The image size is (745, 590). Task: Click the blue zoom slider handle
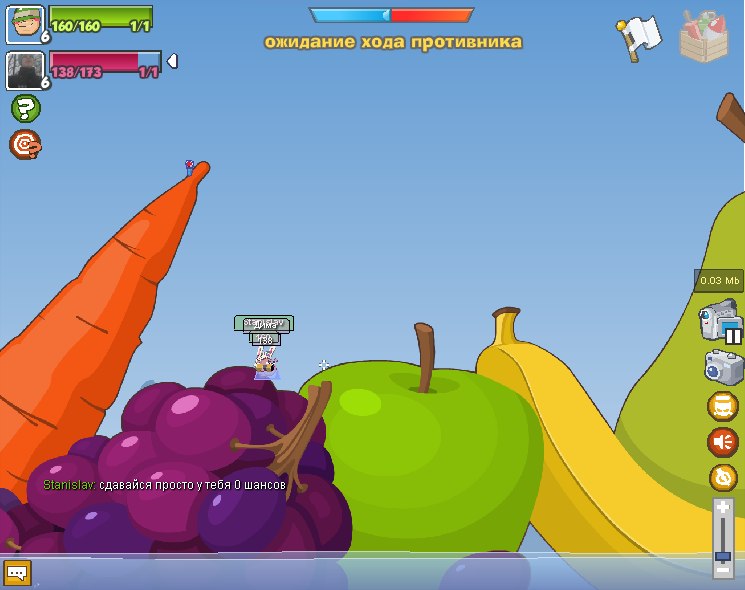tap(723, 555)
